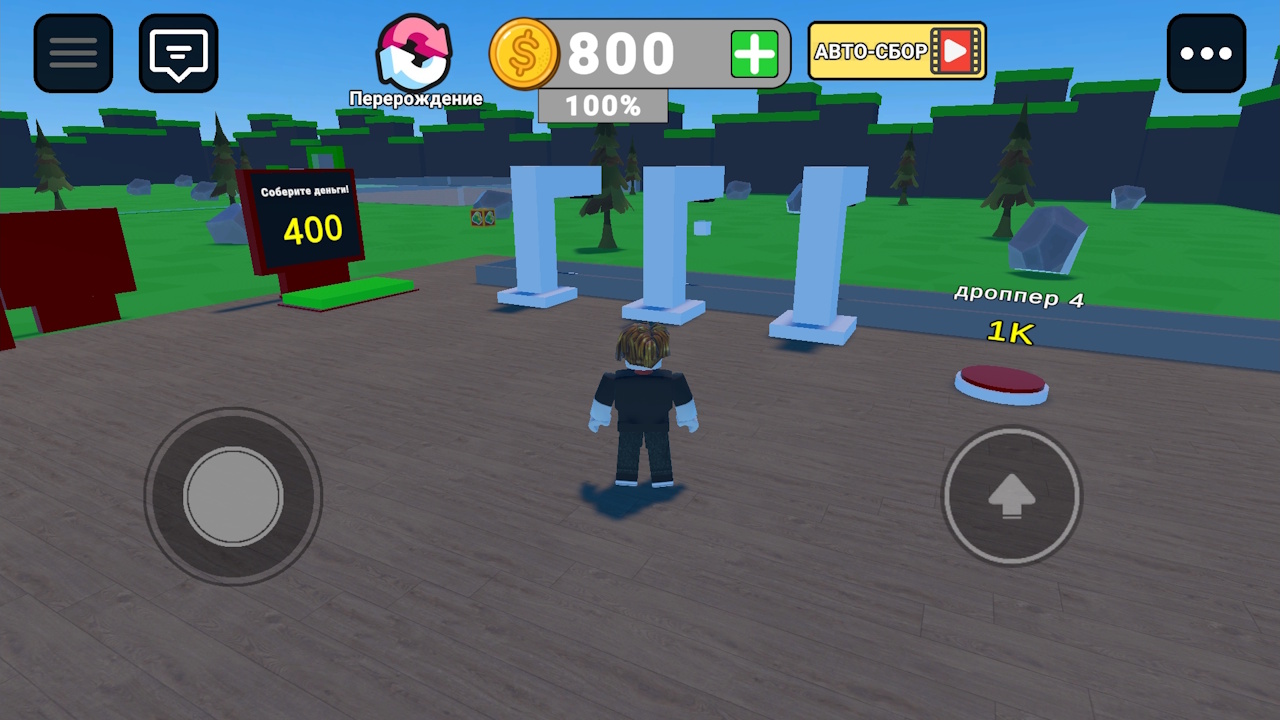Viewport: 1280px width, 720px height.
Task: Toggle auto-collect via АВТО-СБОР
Action: (x=880, y=51)
